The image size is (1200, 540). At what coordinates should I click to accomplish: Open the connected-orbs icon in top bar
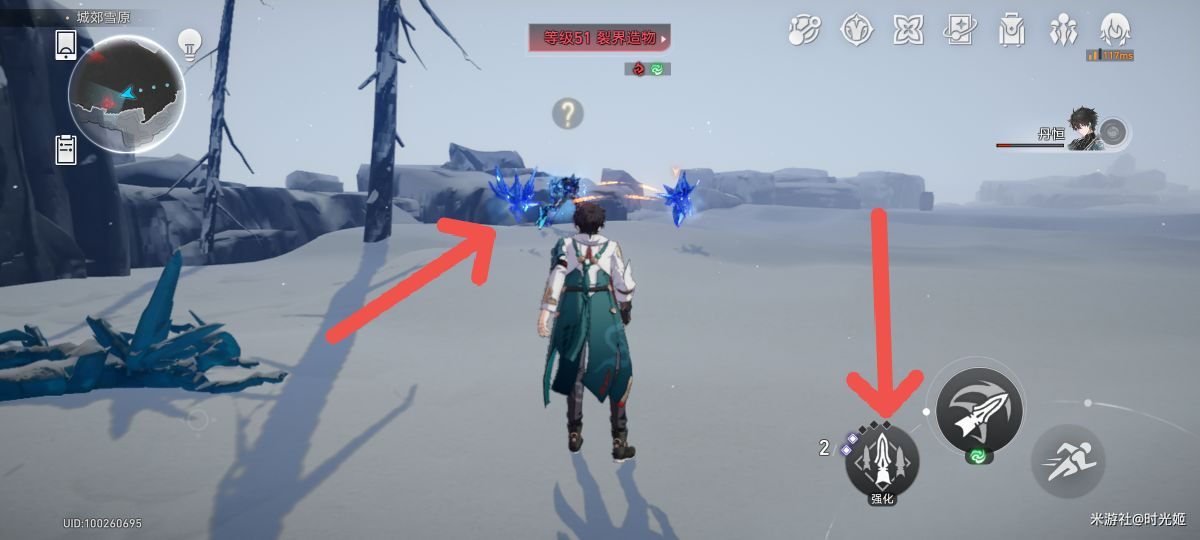point(804,30)
